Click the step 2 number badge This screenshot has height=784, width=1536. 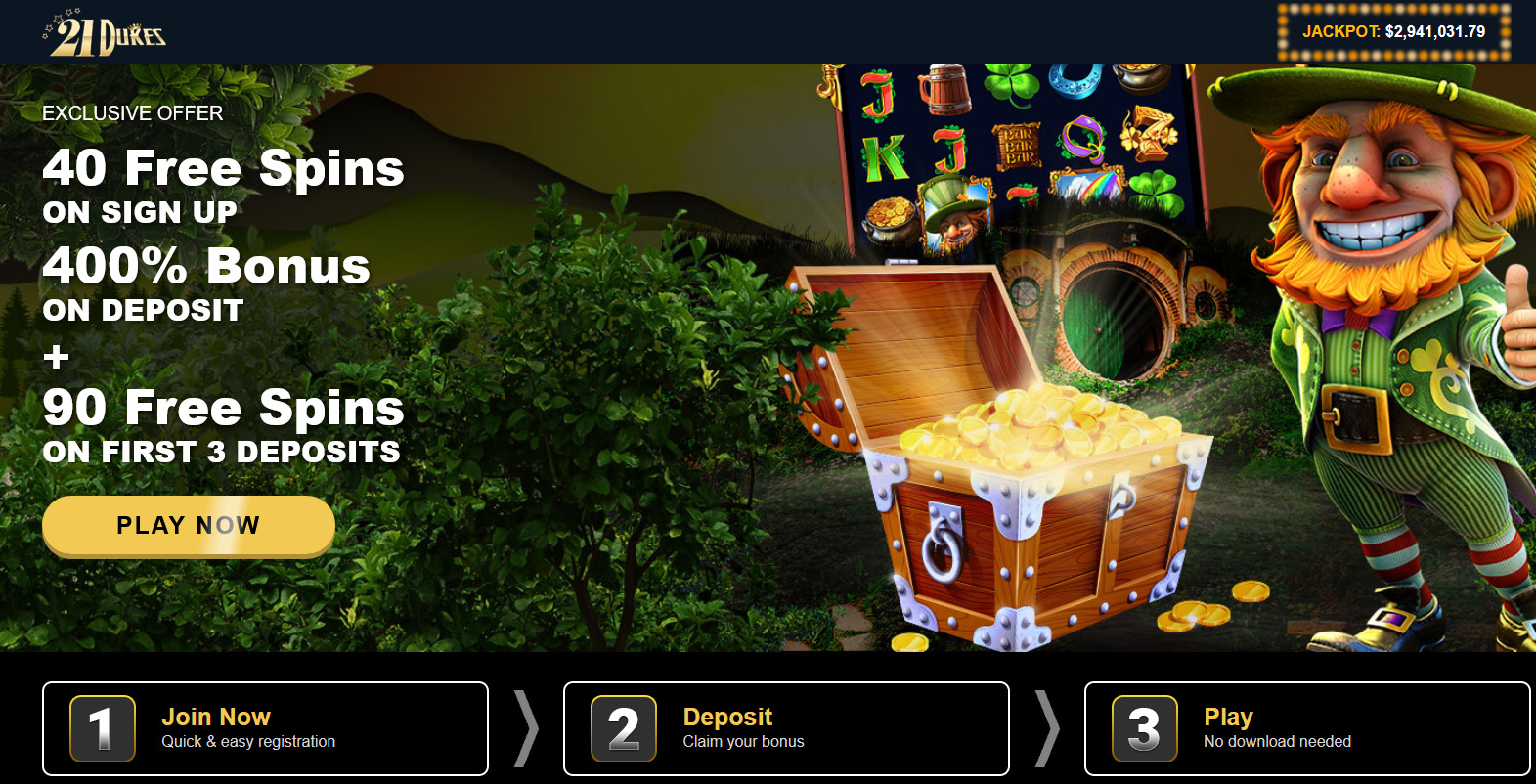(623, 728)
